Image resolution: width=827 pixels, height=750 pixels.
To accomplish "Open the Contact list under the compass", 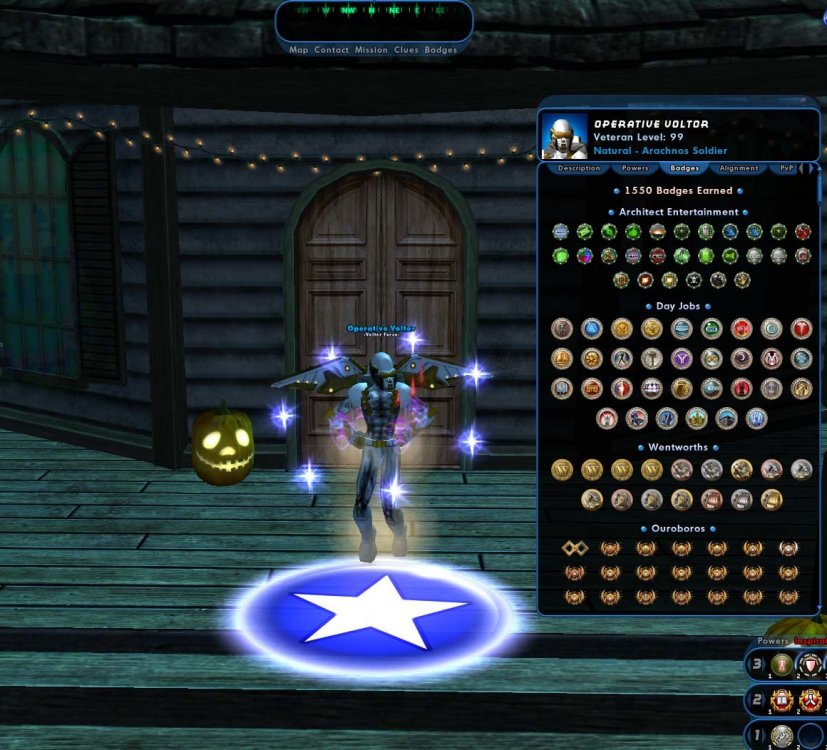I will coord(331,50).
